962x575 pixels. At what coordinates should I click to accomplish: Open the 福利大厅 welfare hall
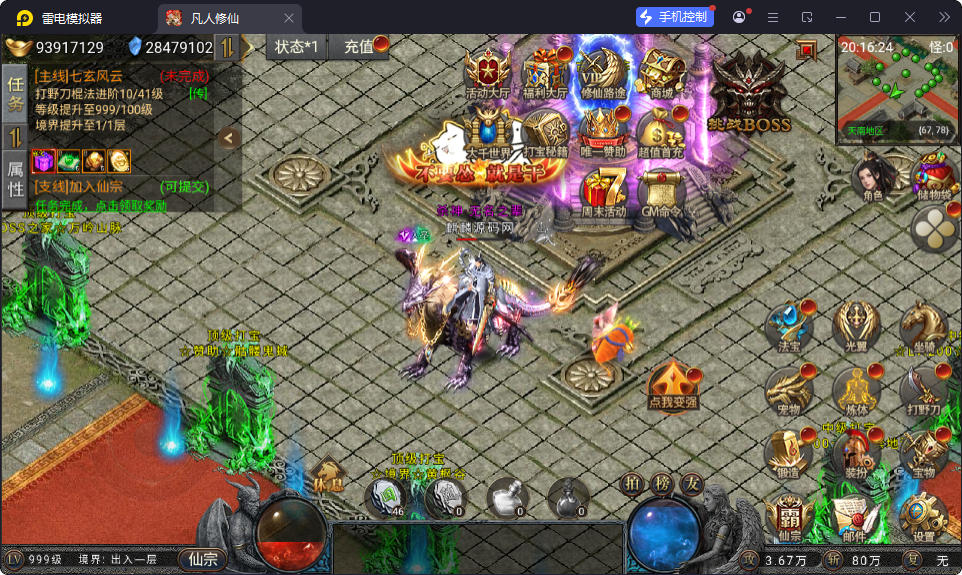coord(545,72)
